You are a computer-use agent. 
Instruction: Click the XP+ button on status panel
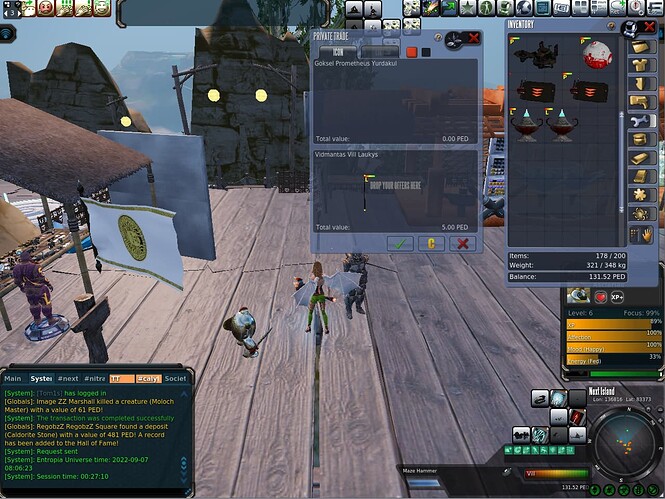(617, 297)
